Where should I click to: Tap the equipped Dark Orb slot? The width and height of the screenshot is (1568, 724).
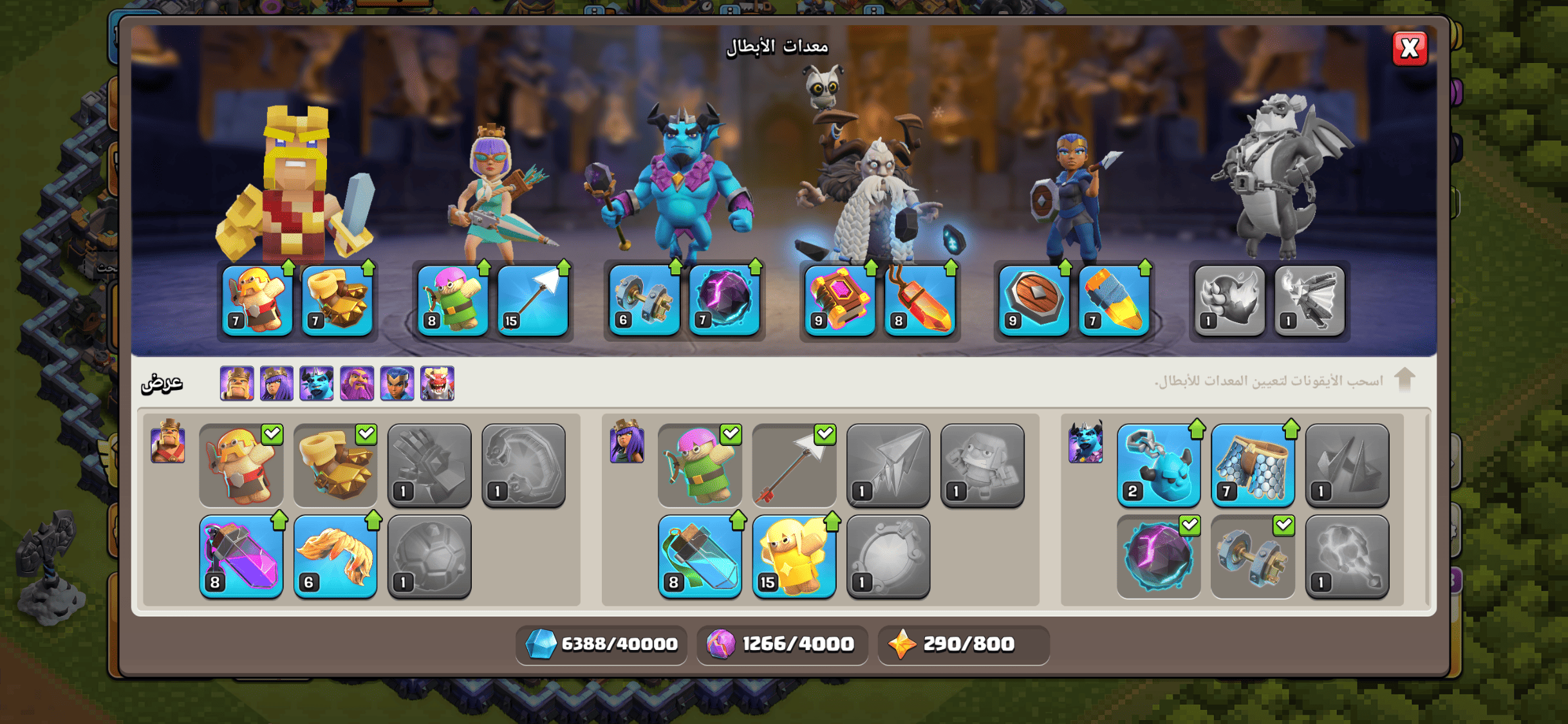[724, 301]
